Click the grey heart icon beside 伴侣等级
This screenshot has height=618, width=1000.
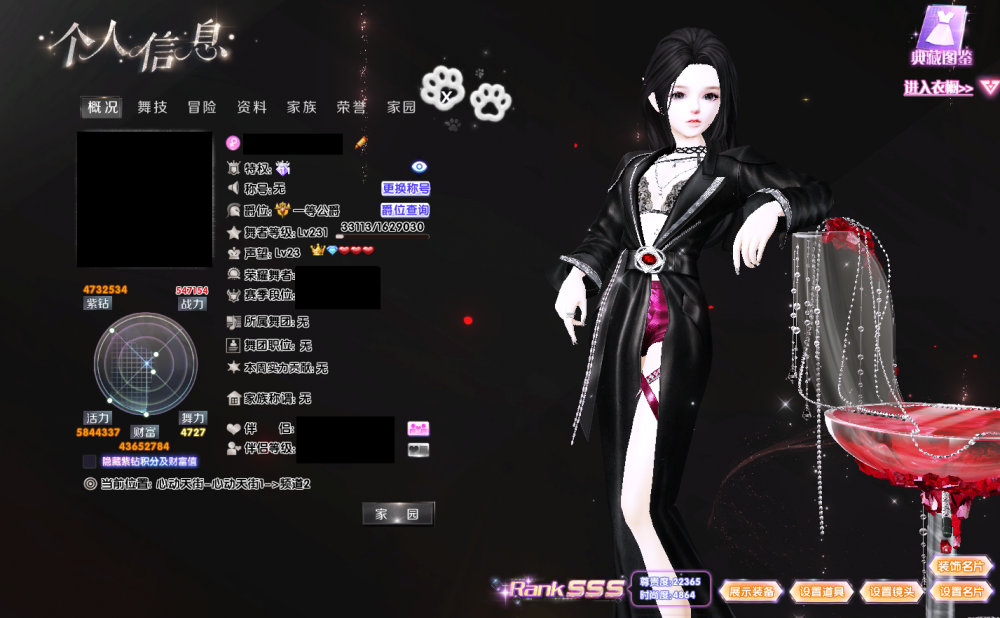point(418,449)
